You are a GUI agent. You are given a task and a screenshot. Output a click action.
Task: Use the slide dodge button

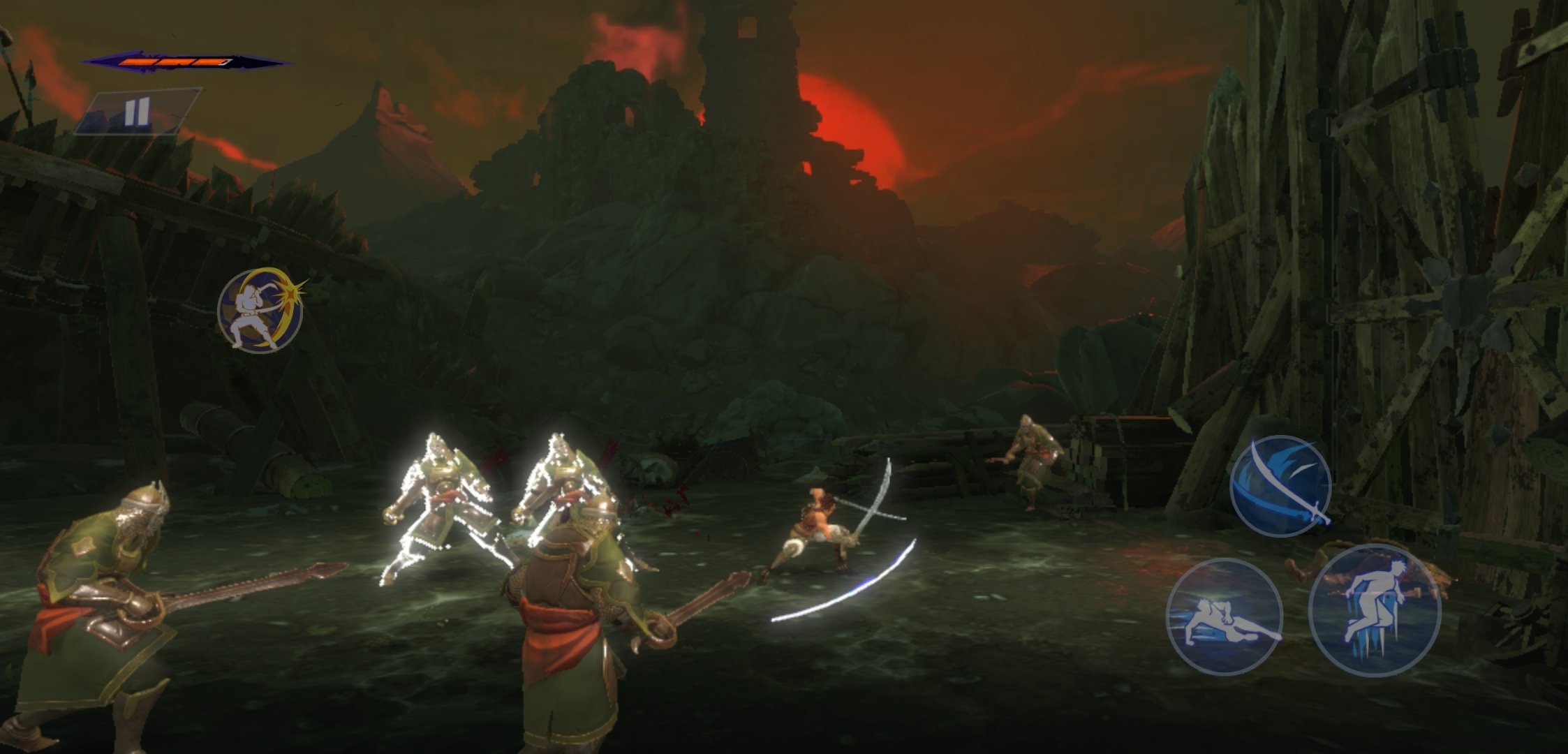[x=1224, y=616]
